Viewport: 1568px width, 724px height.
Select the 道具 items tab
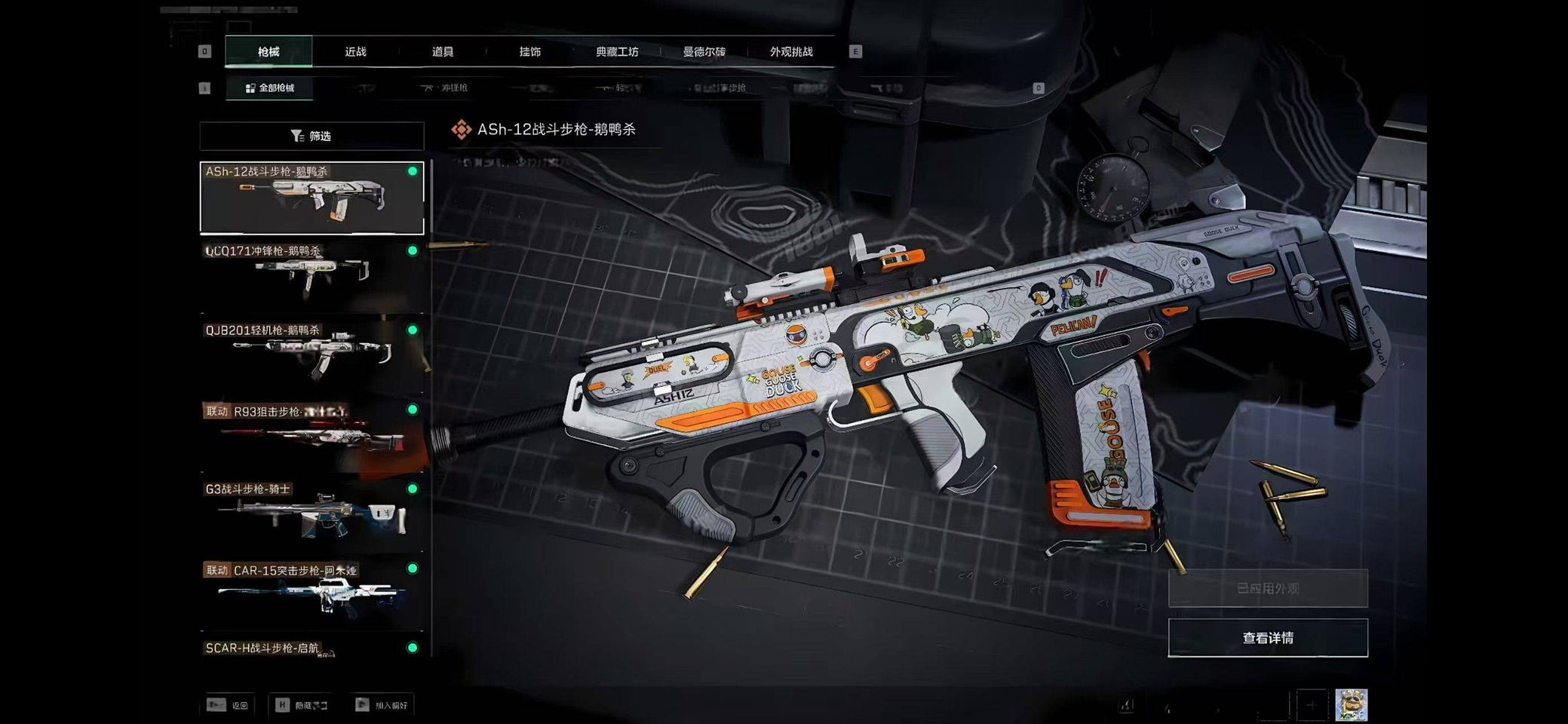point(443,52)
